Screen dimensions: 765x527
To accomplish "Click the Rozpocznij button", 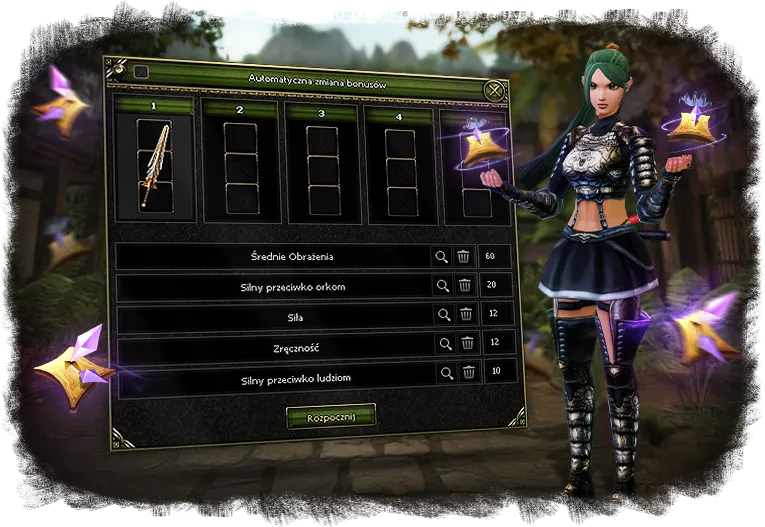I will click(x=331, y=416).
